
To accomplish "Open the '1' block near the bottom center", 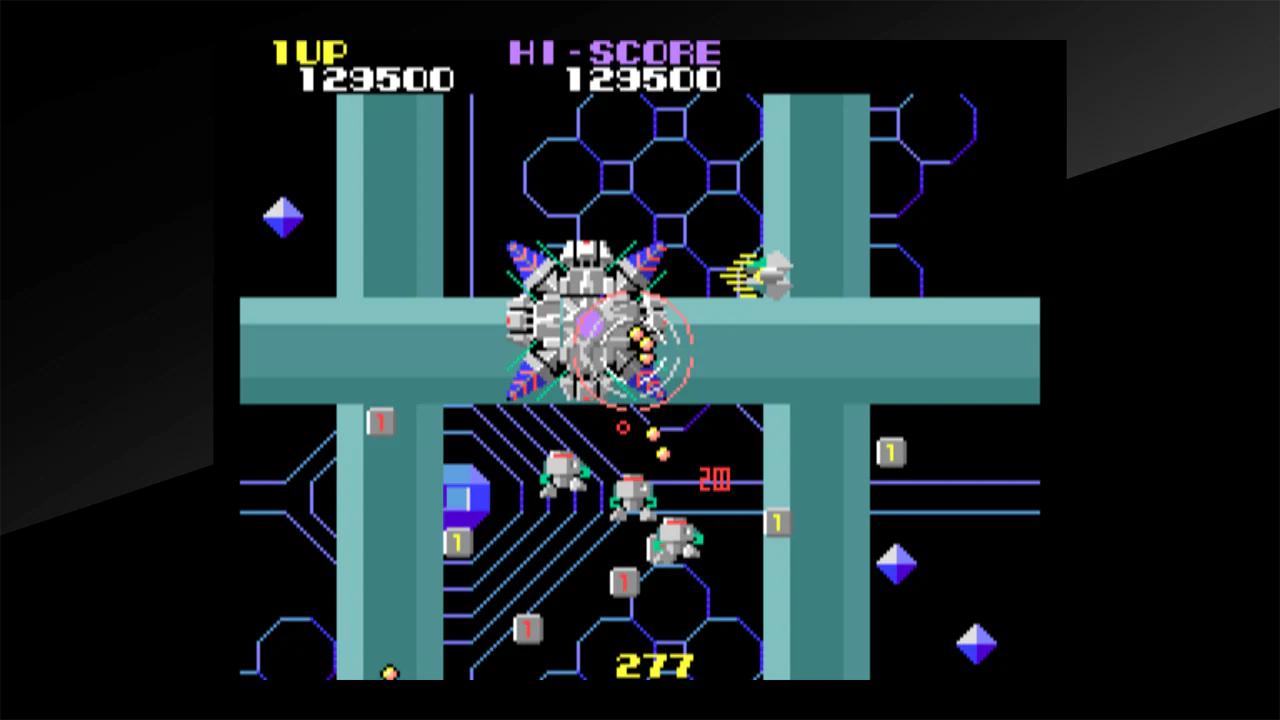I will click(x=625, y=583).
